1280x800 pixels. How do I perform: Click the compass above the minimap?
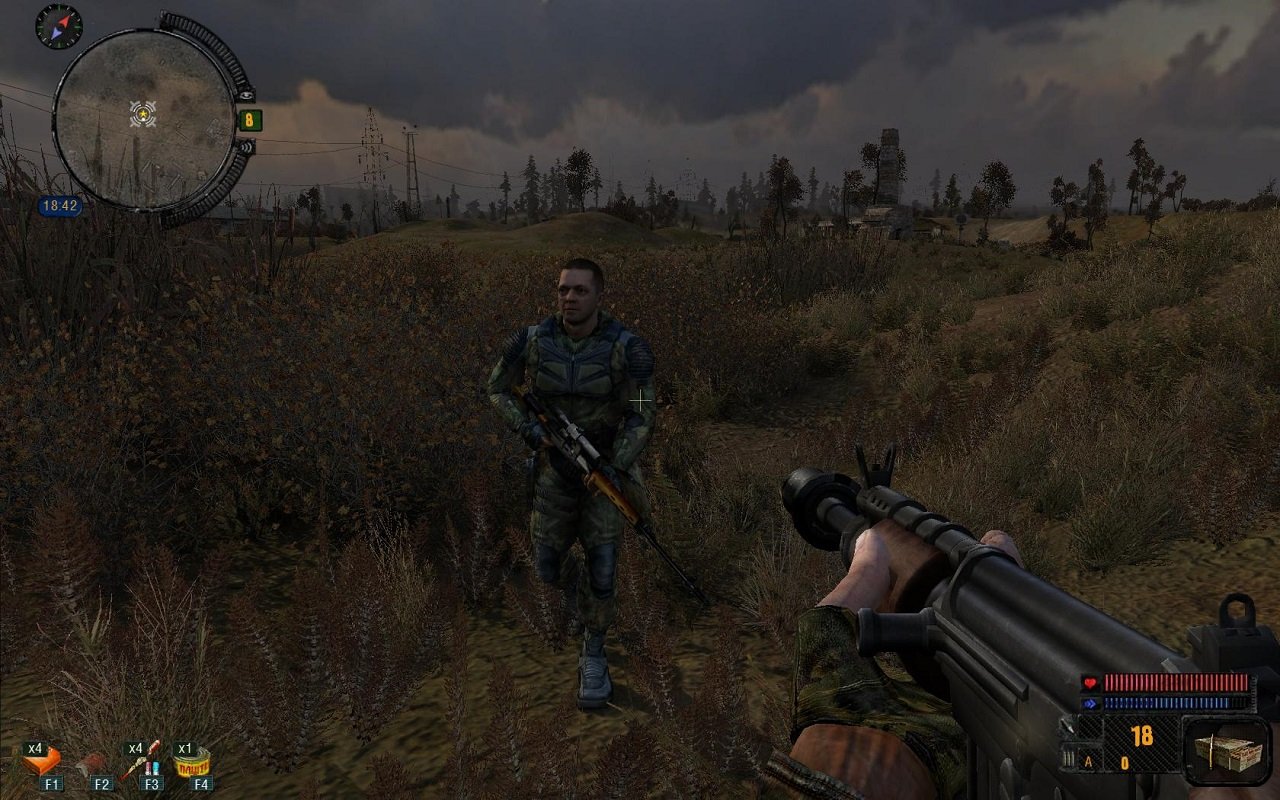tap(58, 26)
